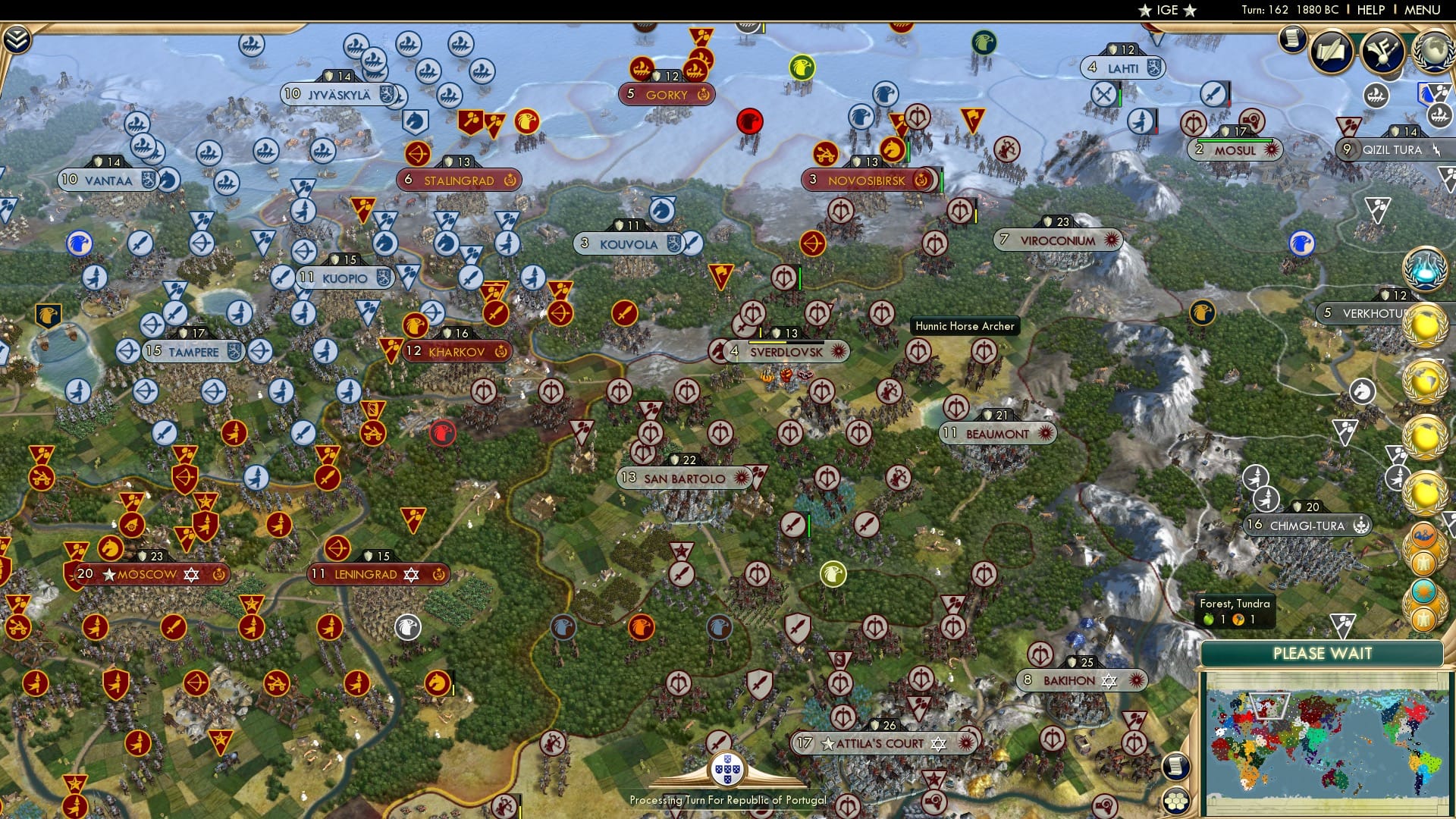This screenshot has width=1456, height=819.
Task: Open HELP from the top bar
Action: coord(1370,10)
